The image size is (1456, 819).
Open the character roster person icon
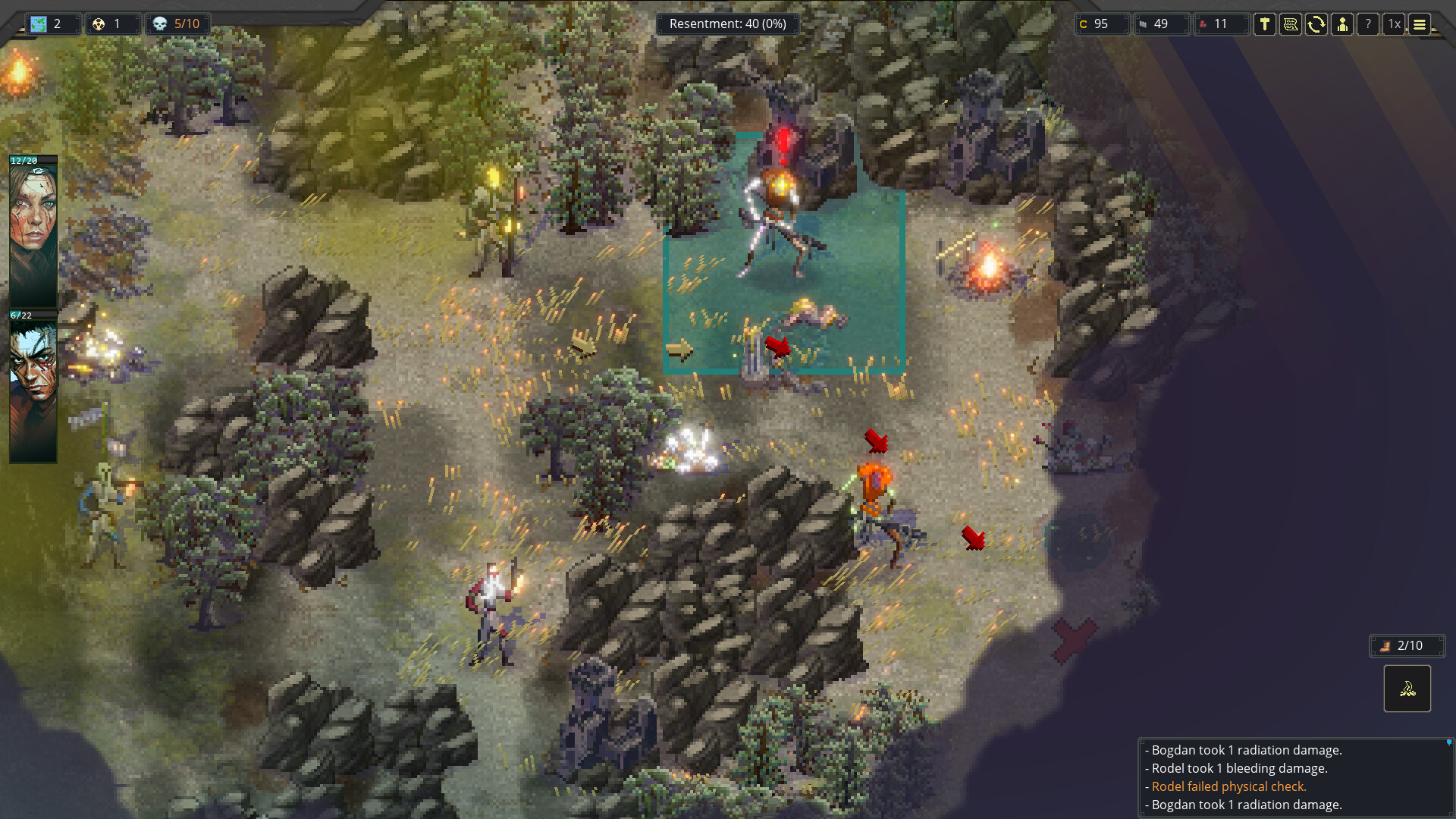pyautogui.click(x=1342, y=24)
